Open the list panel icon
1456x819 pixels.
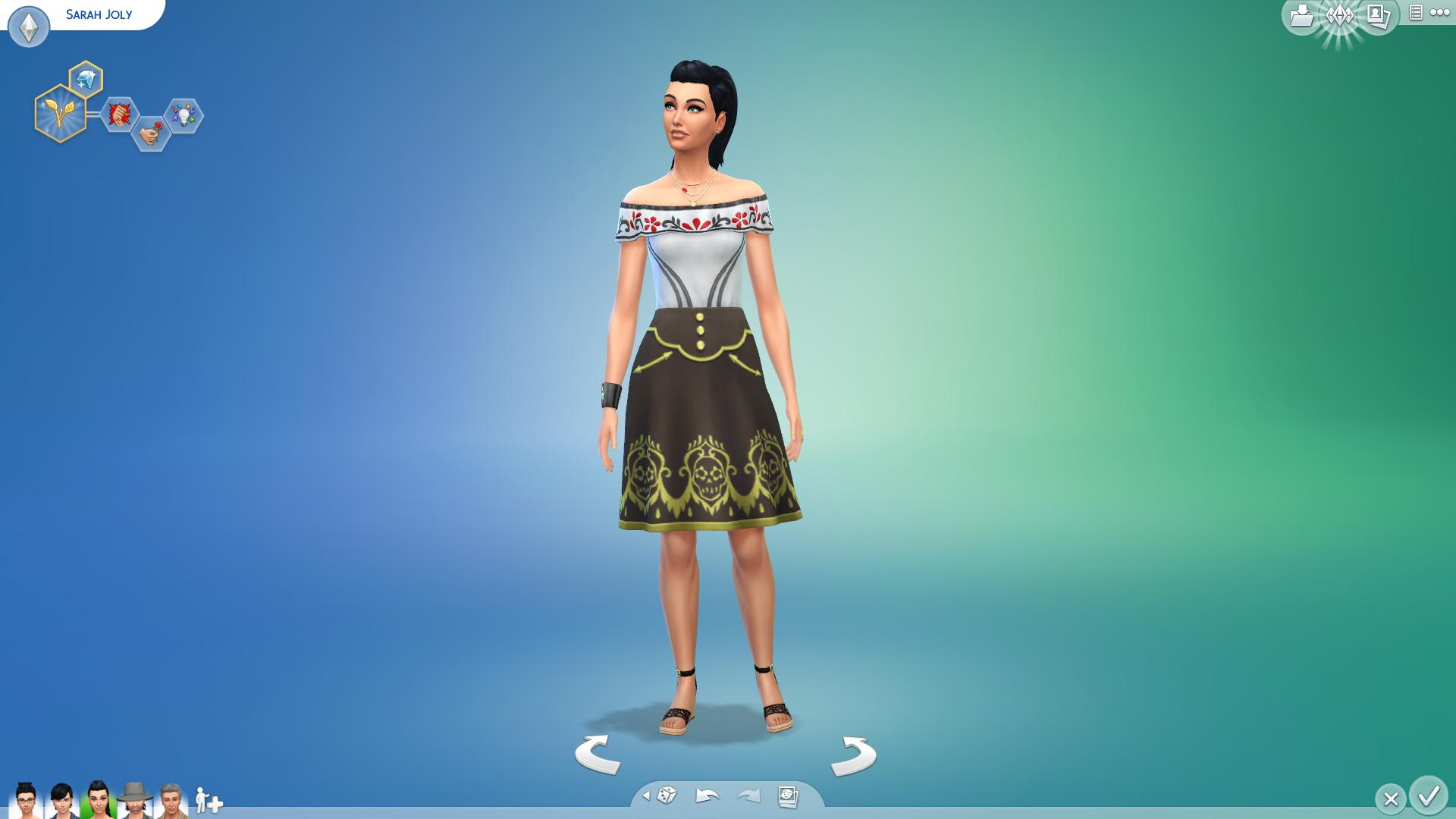[1415, 13]
